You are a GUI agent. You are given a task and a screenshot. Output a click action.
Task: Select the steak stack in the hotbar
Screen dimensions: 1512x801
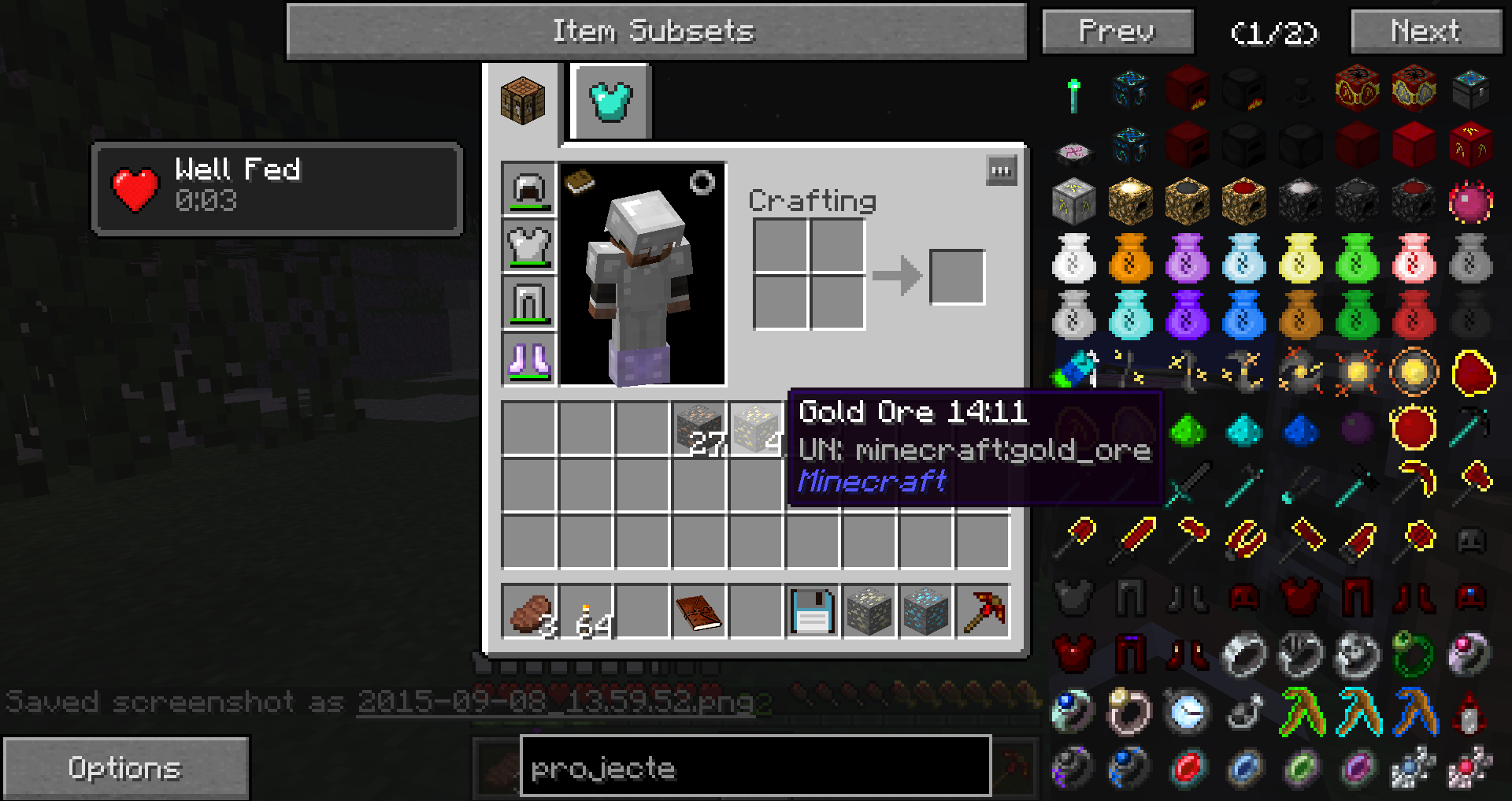pos(529,611)
